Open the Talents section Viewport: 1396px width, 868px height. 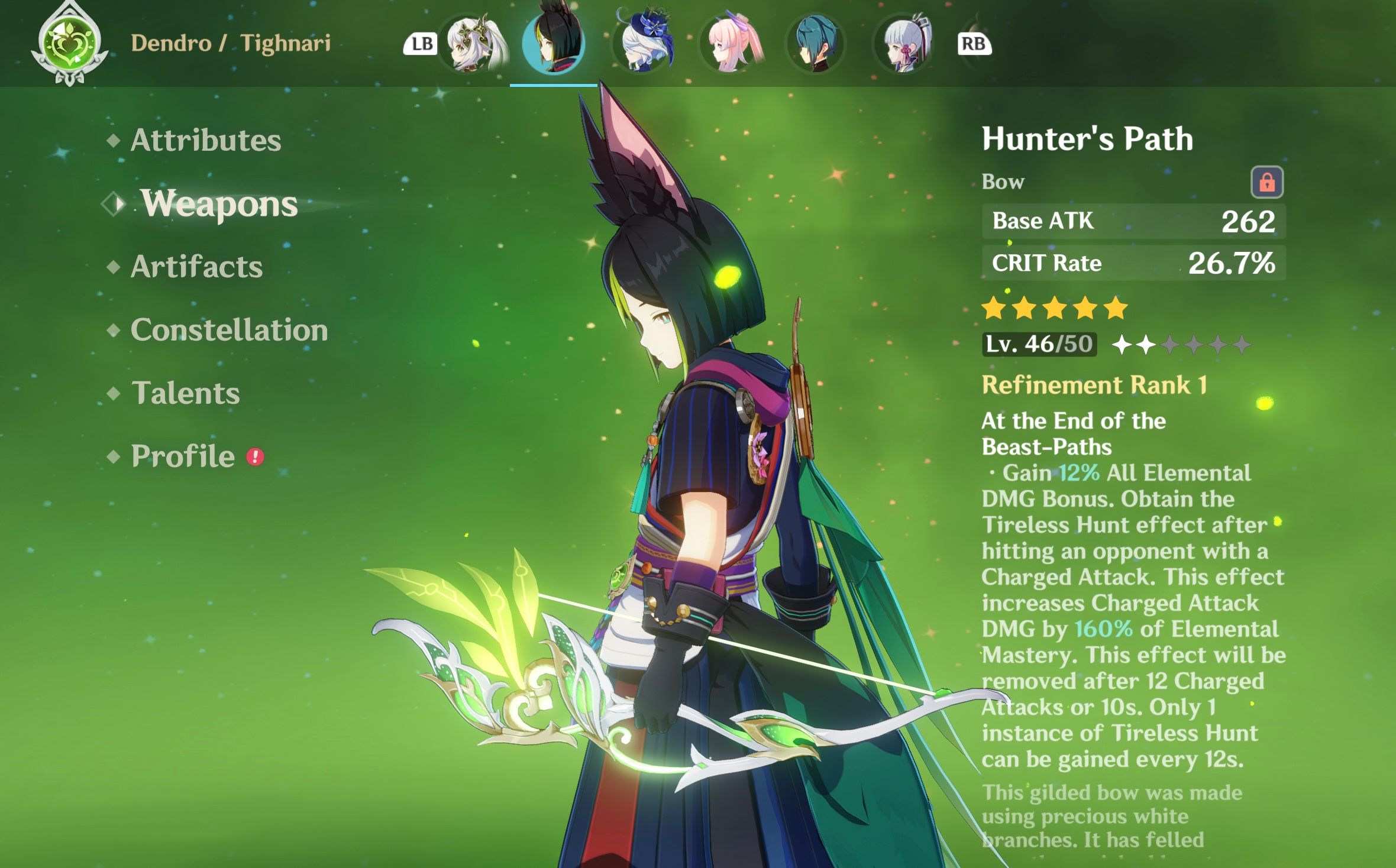[x=186, y=393]
